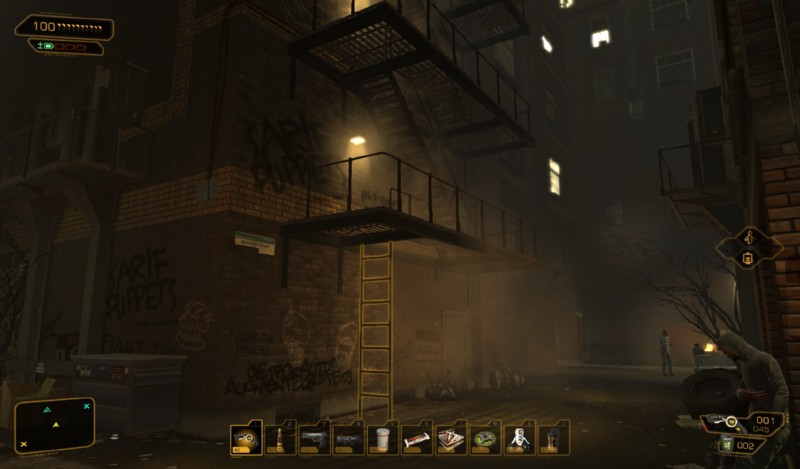This screenshot has height=469, width=800.
Task: Select the round green disc hotbar item
Action: click(485, 438)
